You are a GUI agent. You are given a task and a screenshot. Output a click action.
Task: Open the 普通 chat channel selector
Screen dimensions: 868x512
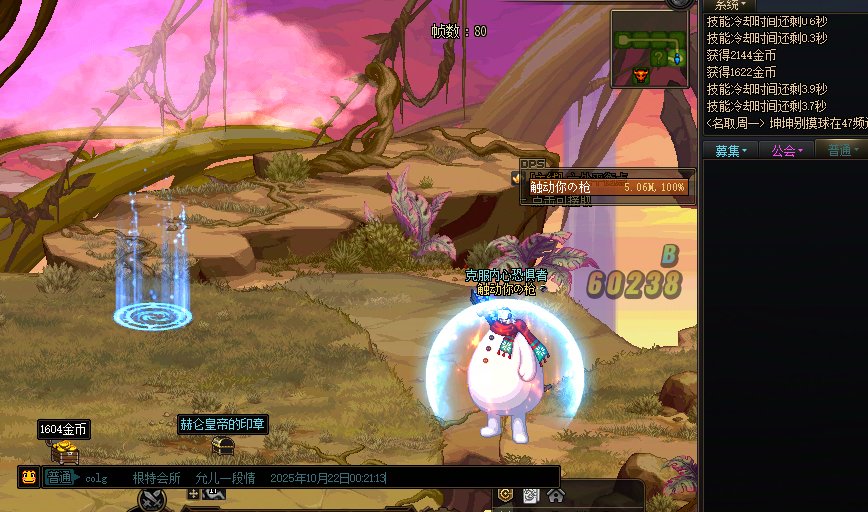tap(60, 477)
